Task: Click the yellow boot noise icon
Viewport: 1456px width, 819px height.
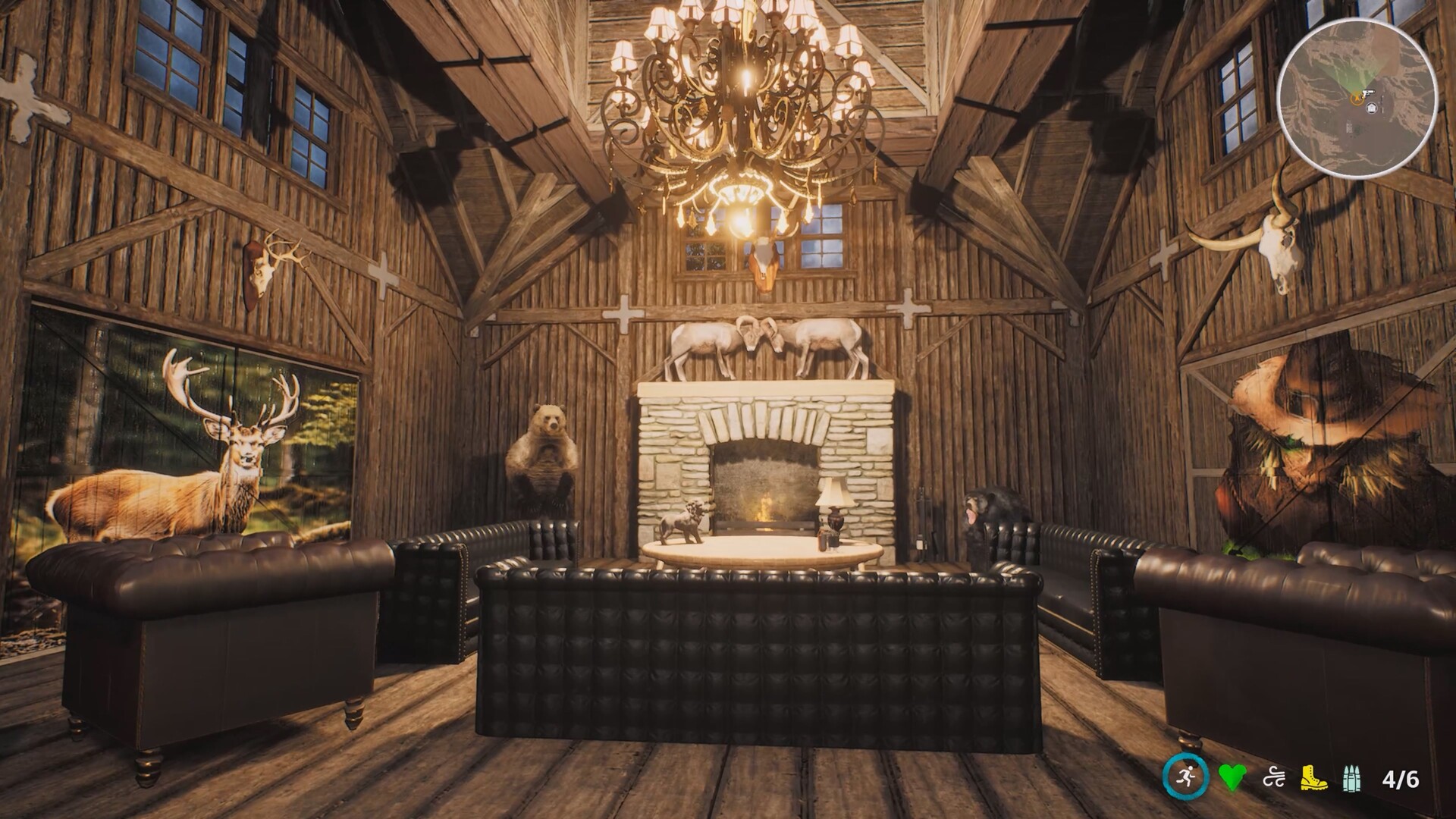Action: (x=1314, y=777)
